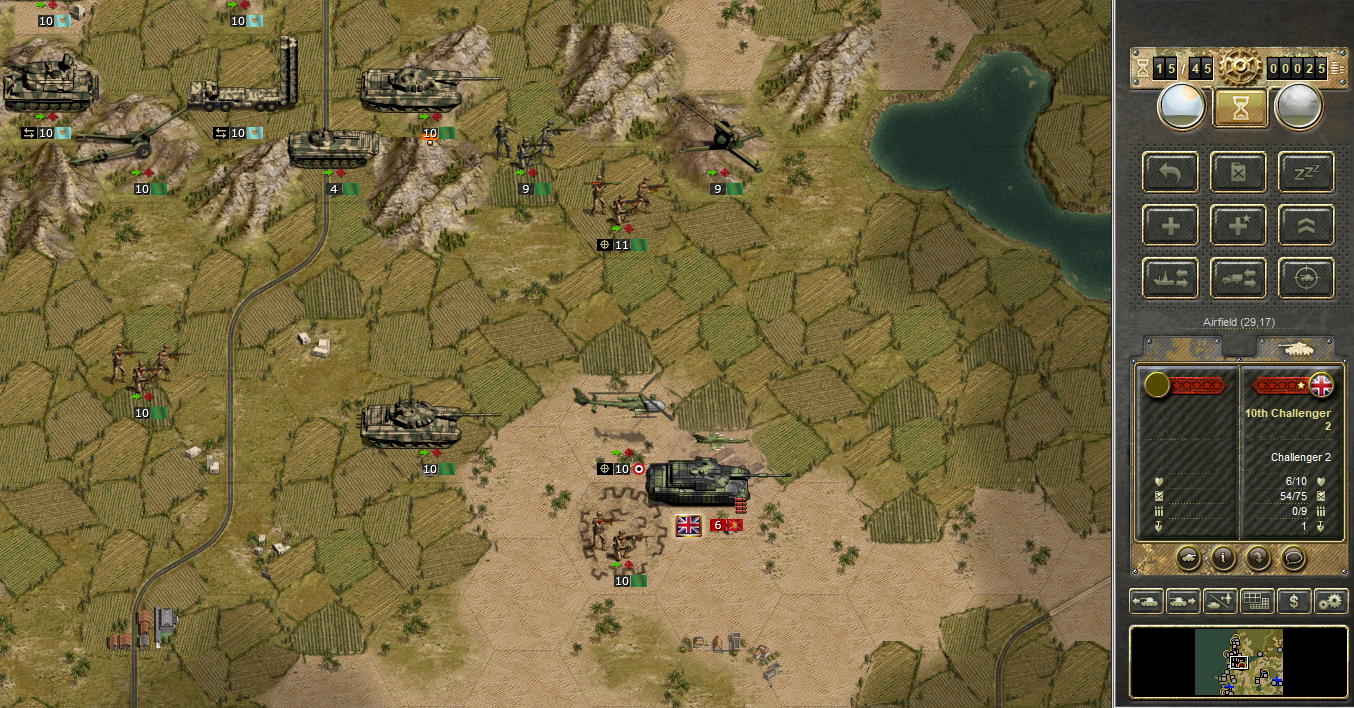Activate the tank crosshair targeting button

click(x=1306, y=277)
